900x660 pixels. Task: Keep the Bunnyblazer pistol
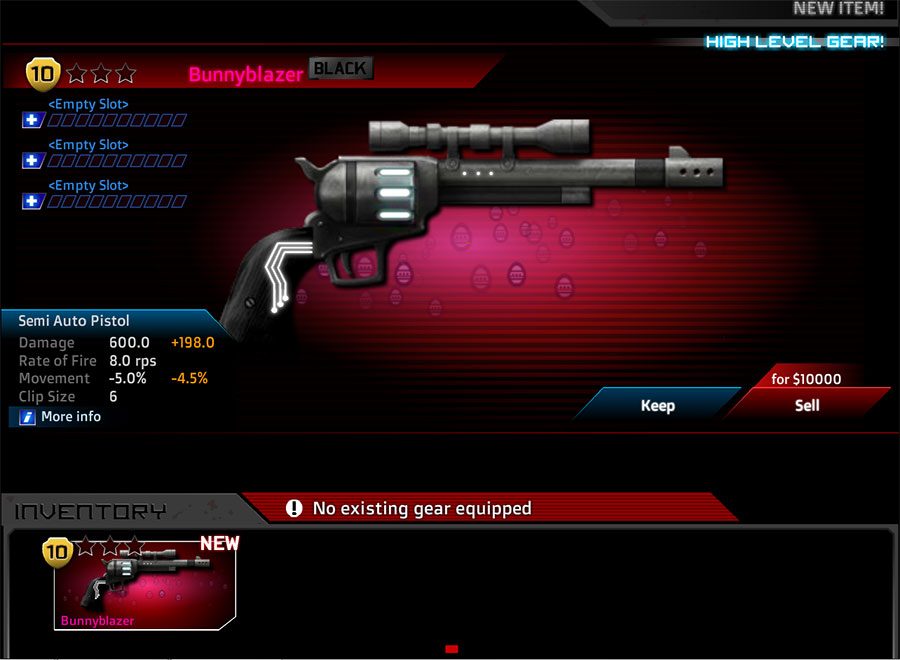[657, 405]
